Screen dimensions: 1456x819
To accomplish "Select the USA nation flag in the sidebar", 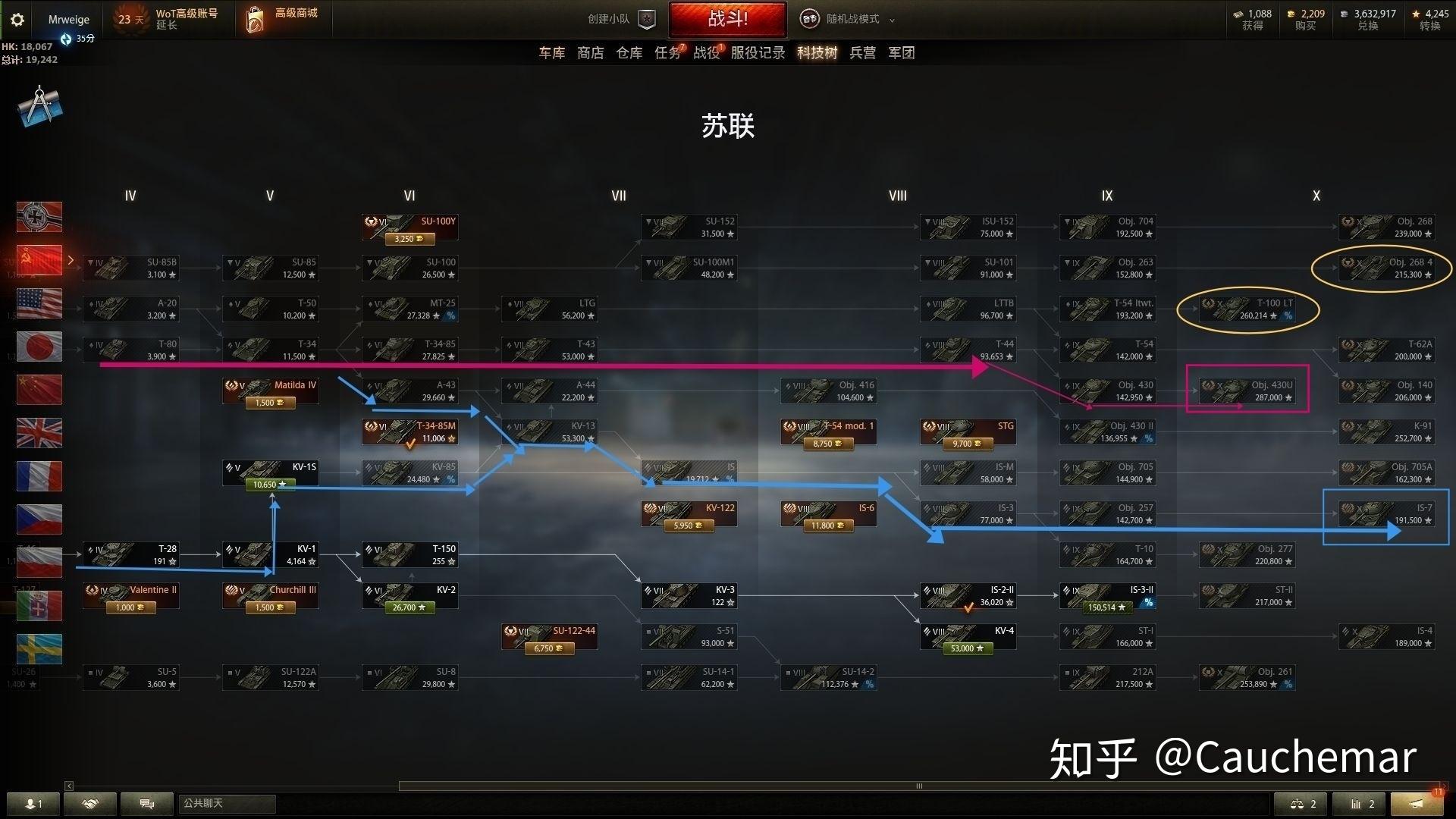I will [39, 303].
